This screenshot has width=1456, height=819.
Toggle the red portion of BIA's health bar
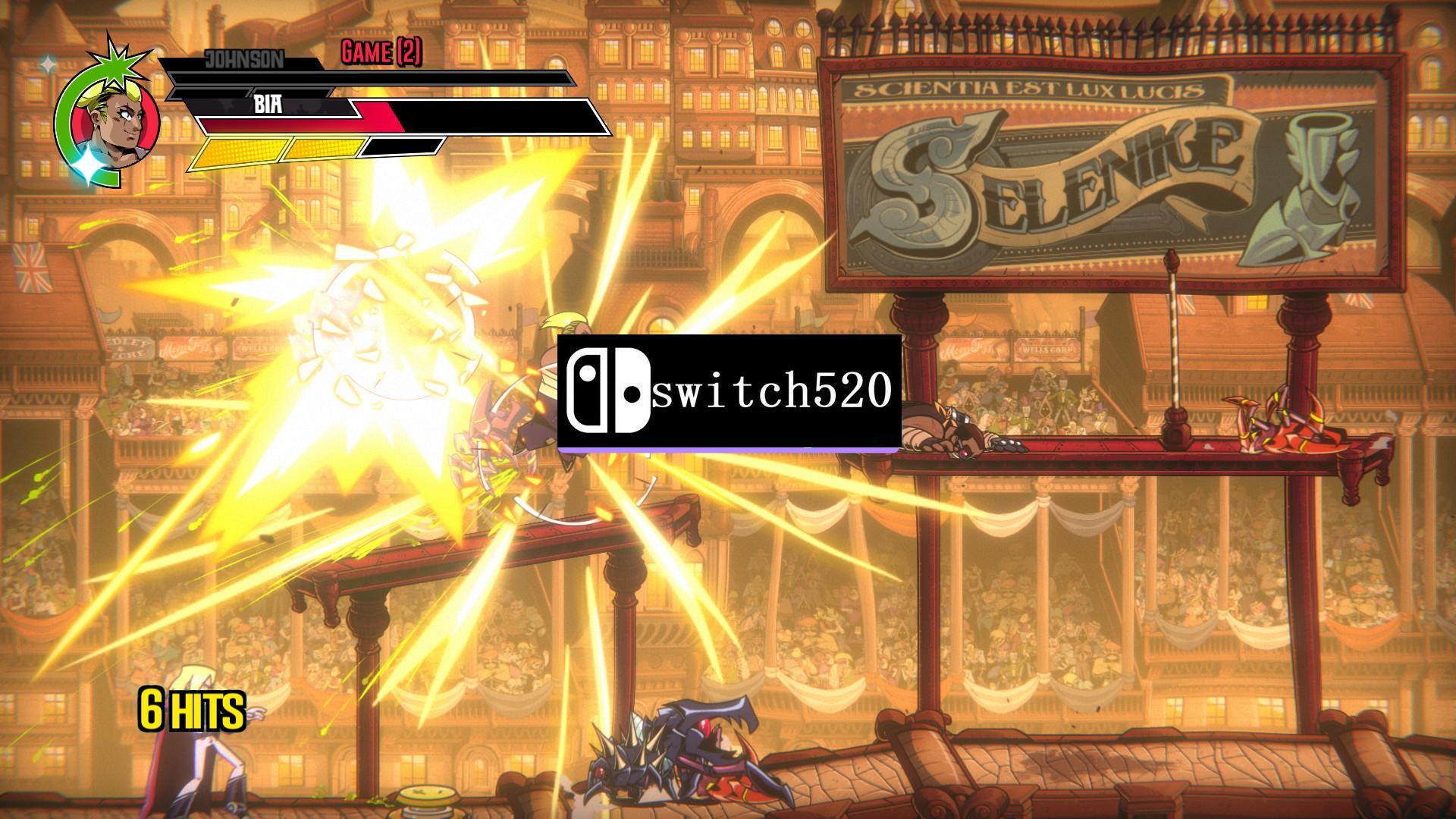[x=303, y=121]
